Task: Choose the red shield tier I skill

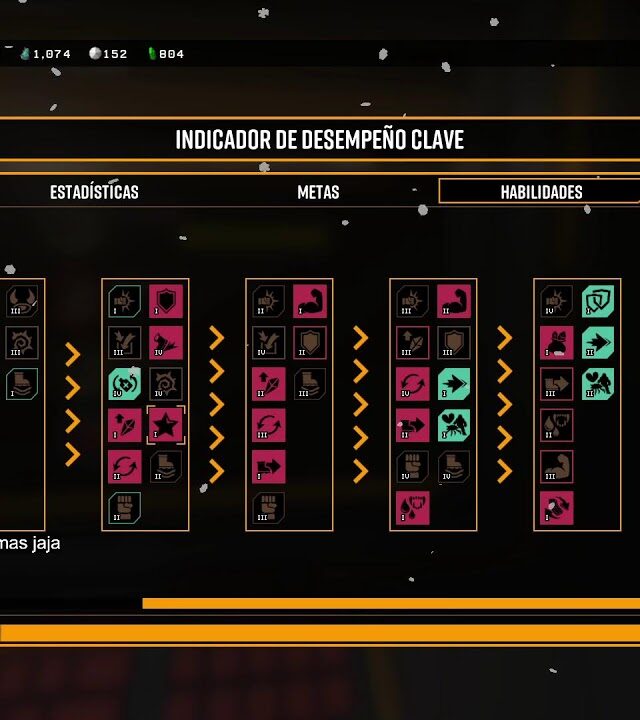Action: click(x=166, y=301)
